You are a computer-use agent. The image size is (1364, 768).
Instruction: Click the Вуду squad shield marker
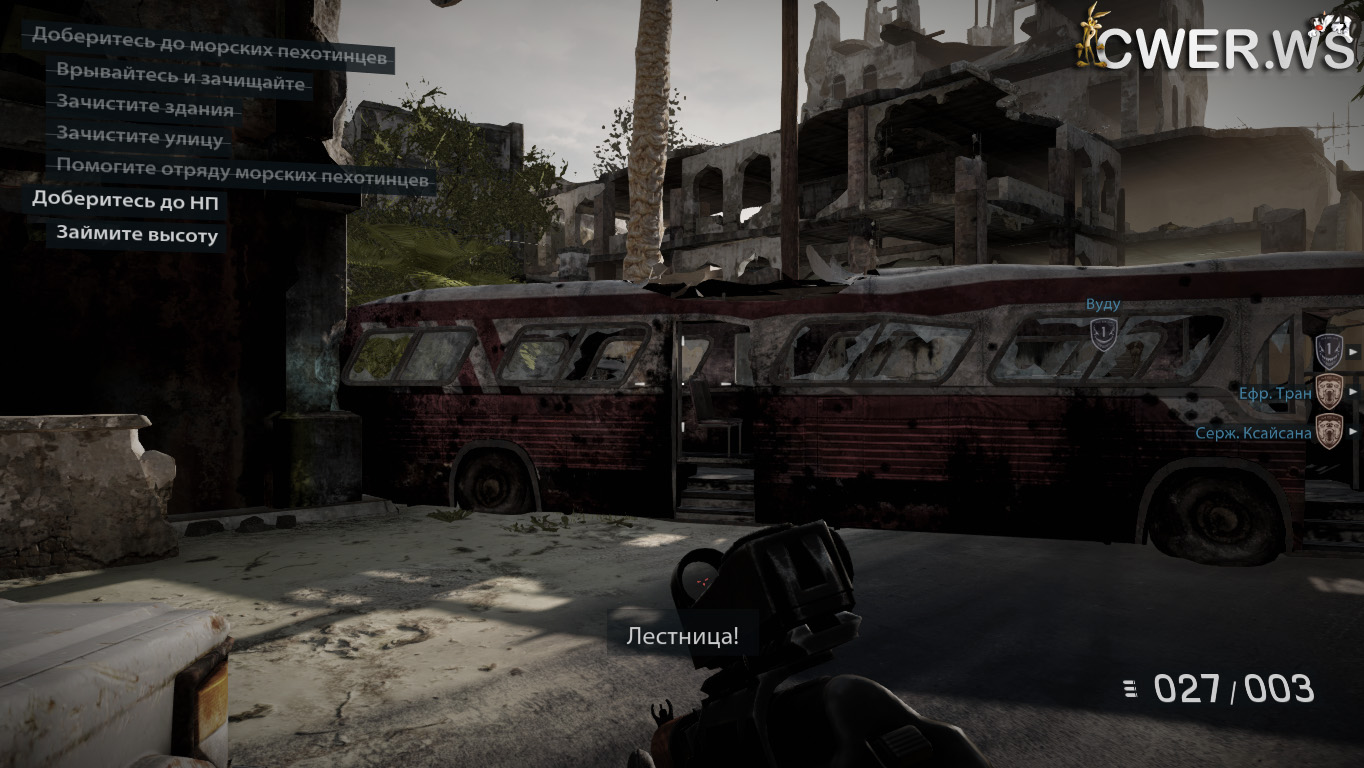(x=1103, y=335)
